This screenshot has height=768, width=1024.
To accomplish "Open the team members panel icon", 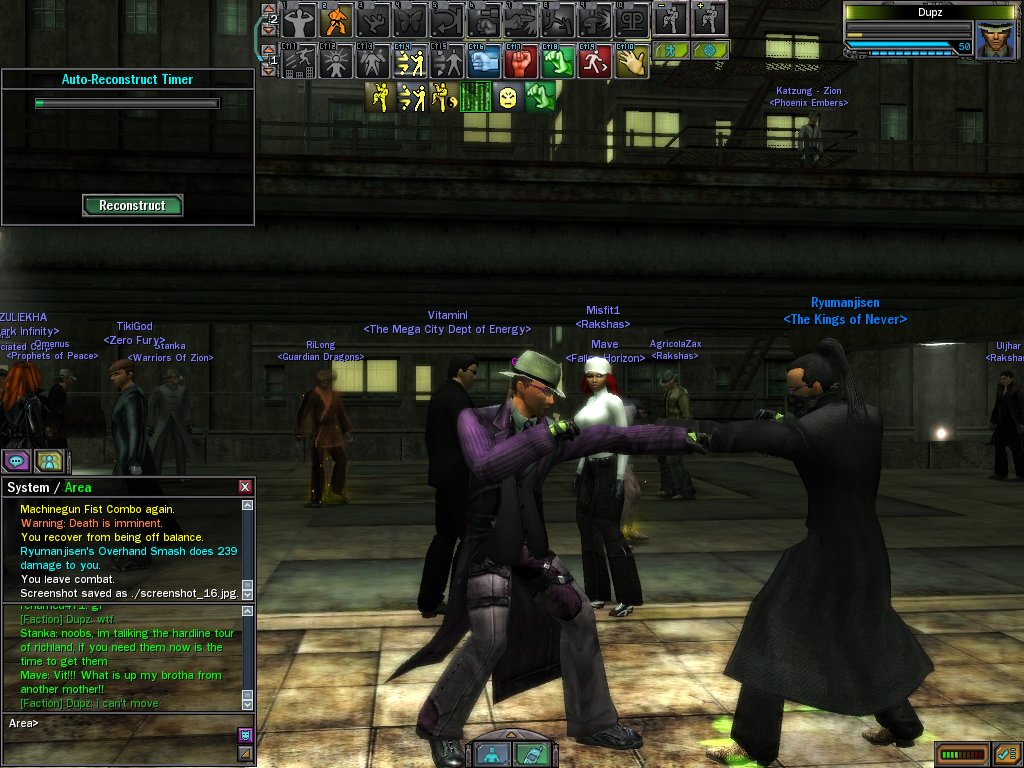I will coord(50,461).
